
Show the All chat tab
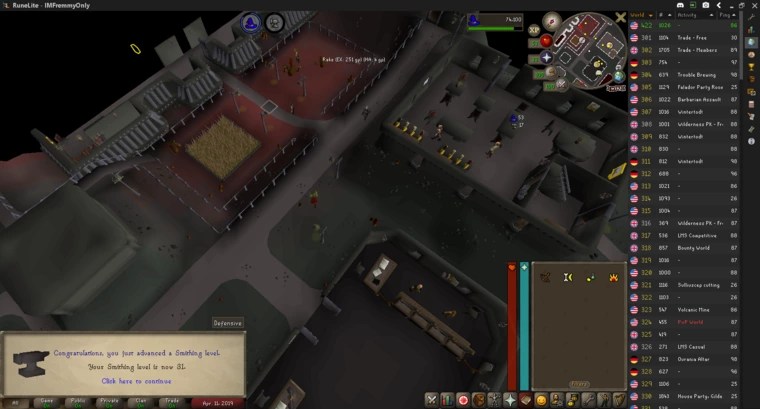[x=14, y=401]
